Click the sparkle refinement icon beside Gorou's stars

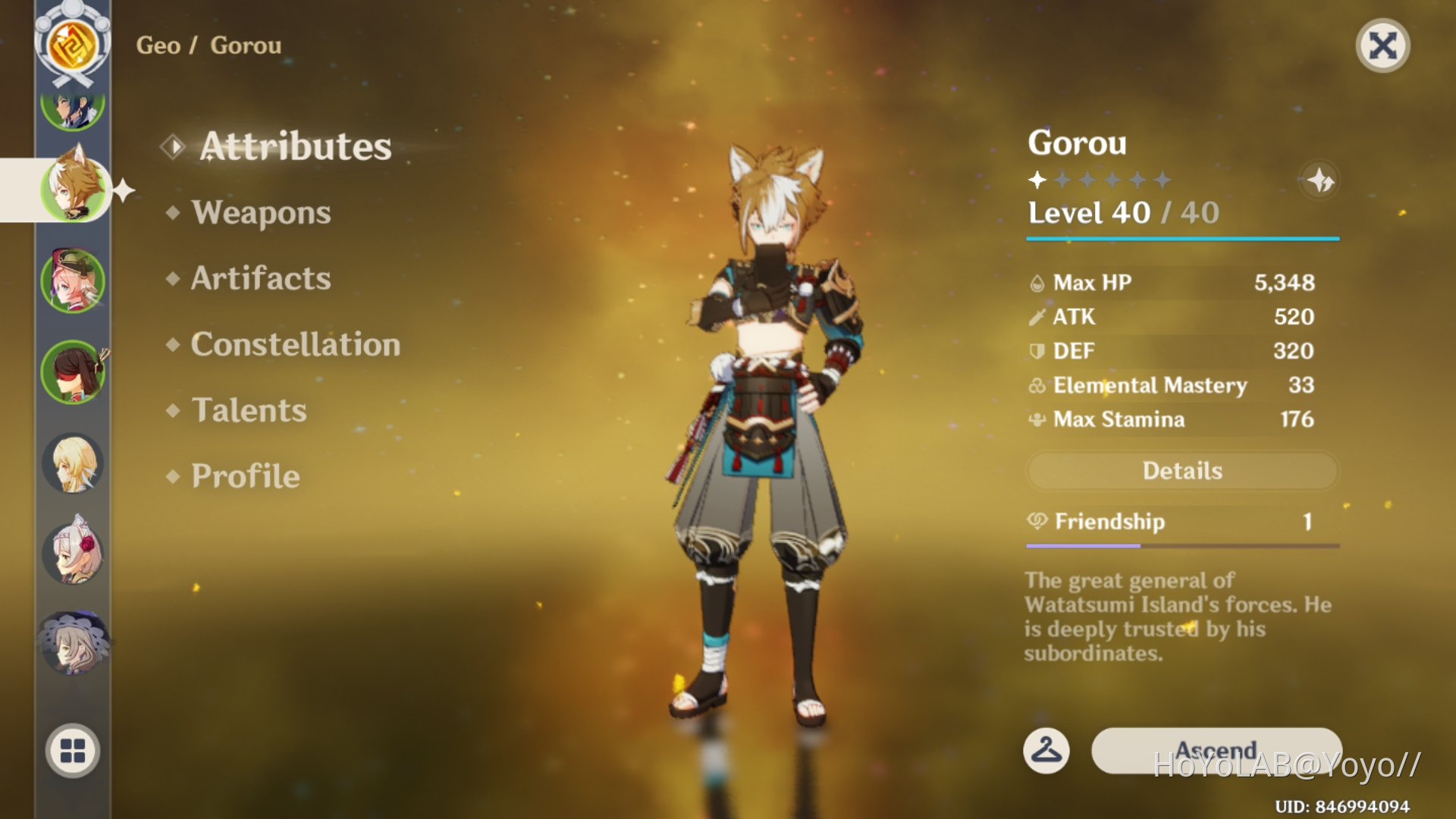(x=1319, y=181)
